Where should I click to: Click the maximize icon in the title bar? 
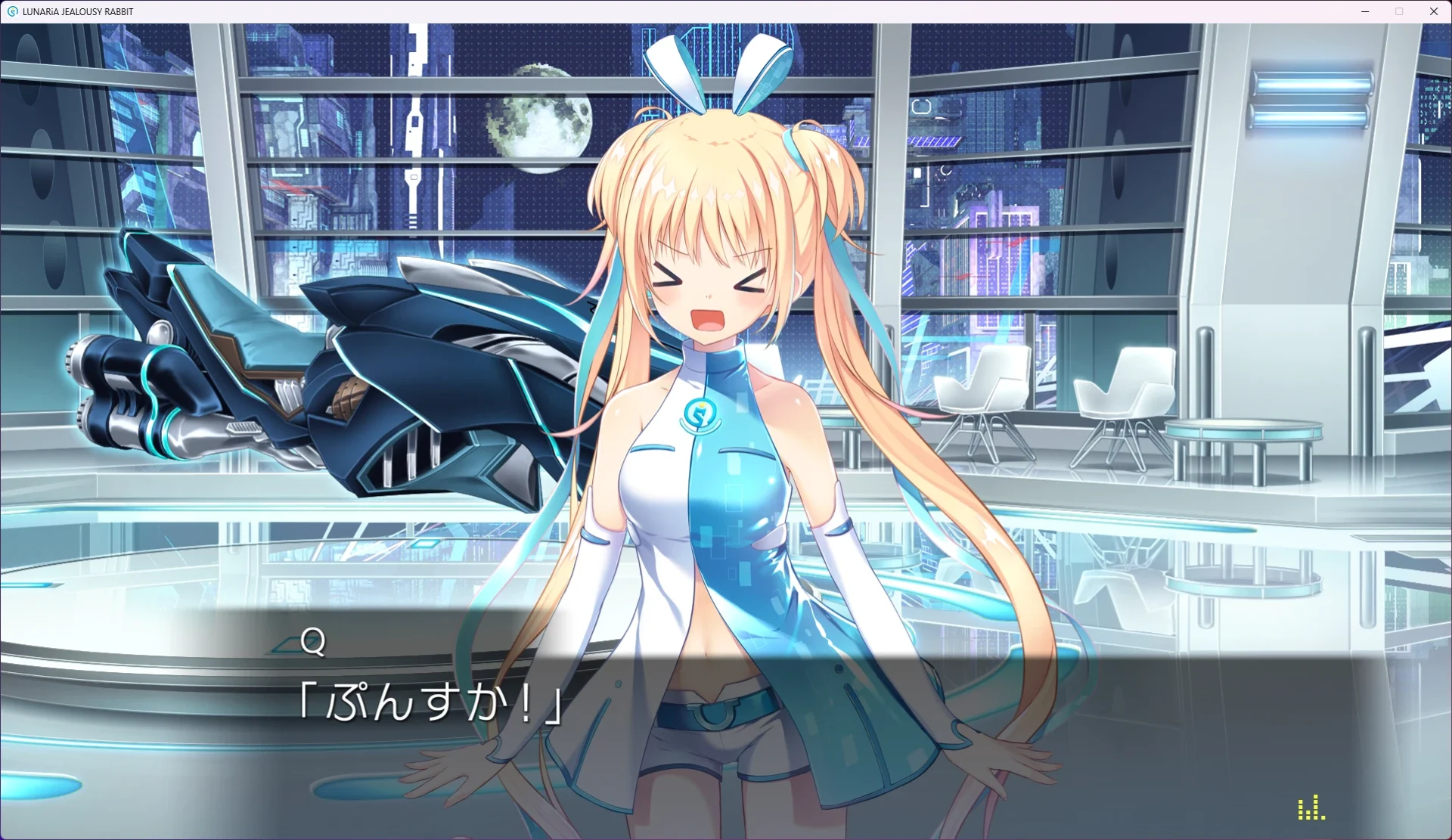click(1400, 11)
